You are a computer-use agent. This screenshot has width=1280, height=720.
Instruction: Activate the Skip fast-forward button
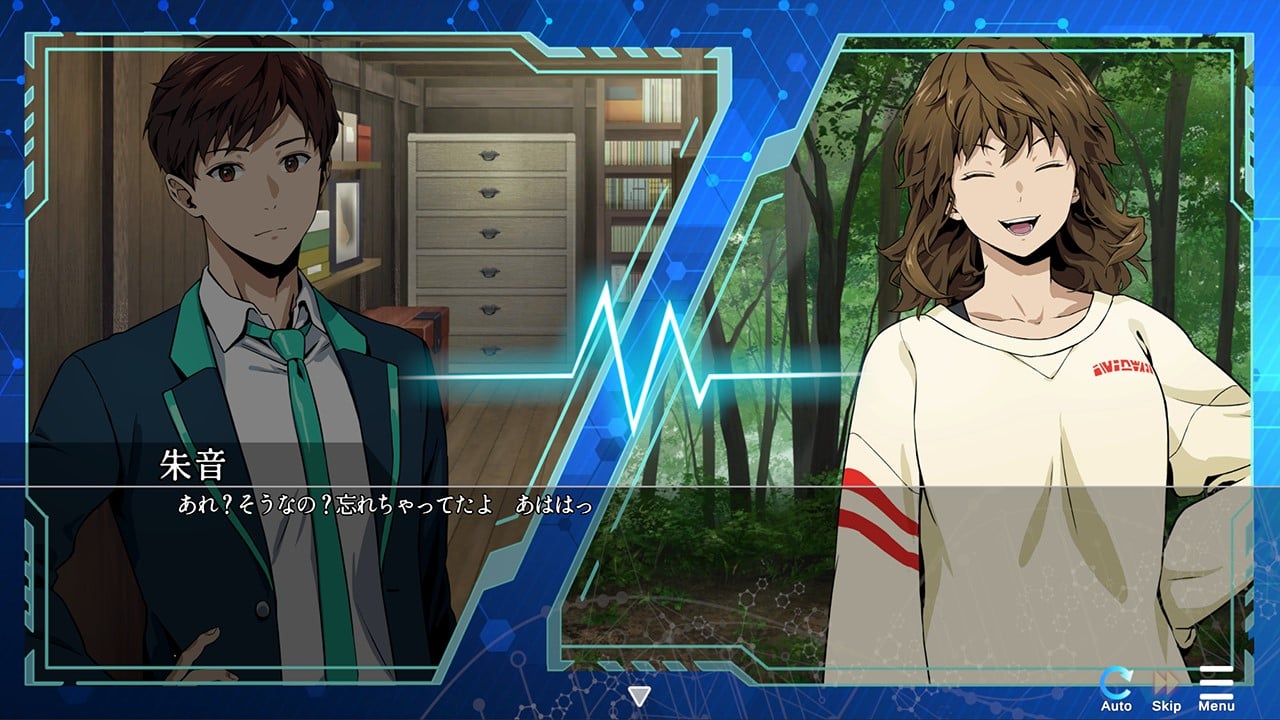coord(1166,688)
